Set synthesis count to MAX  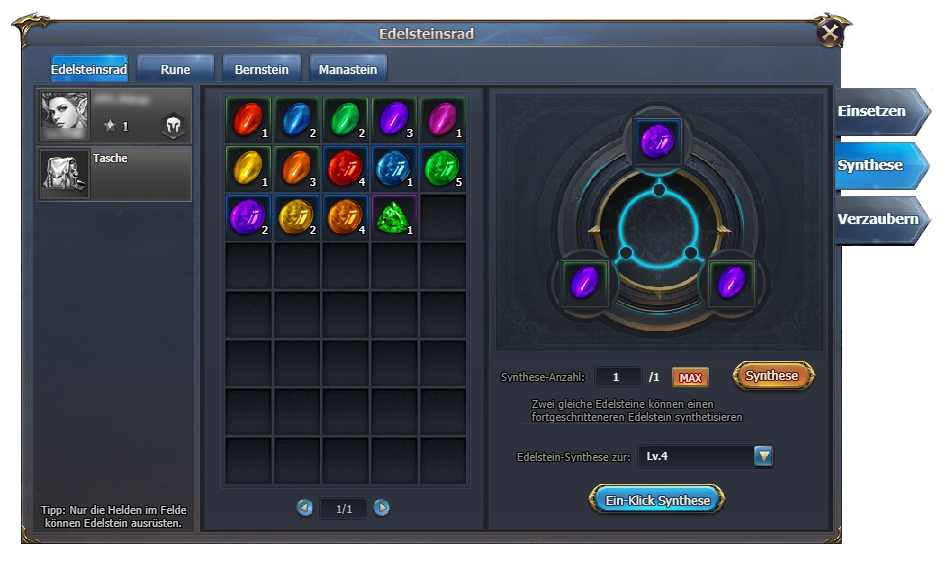coord(689,377)
